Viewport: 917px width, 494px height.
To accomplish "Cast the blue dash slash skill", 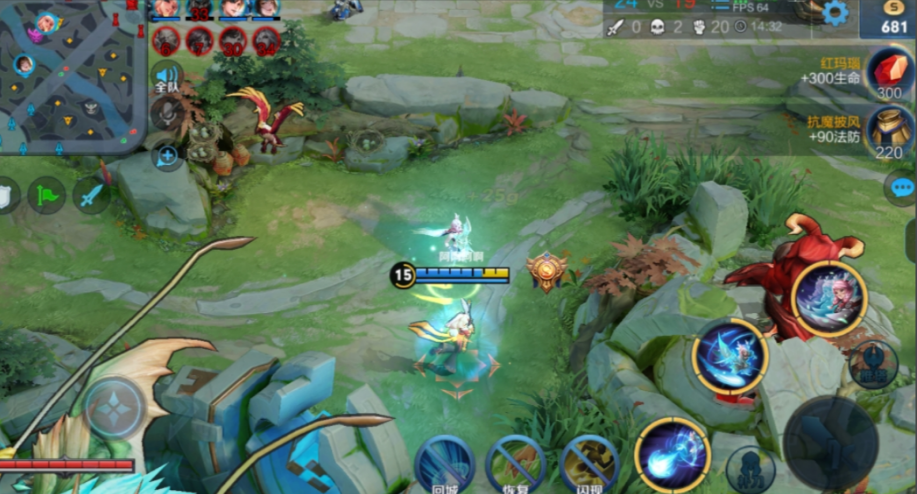I will click(730, 357).
